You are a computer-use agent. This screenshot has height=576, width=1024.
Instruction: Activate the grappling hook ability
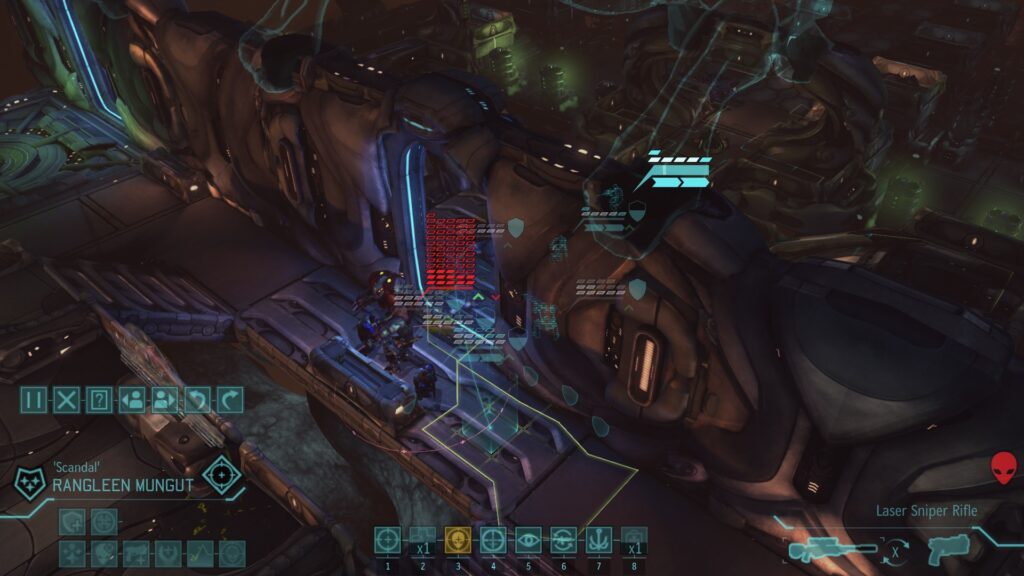click(x=598, y=540)
